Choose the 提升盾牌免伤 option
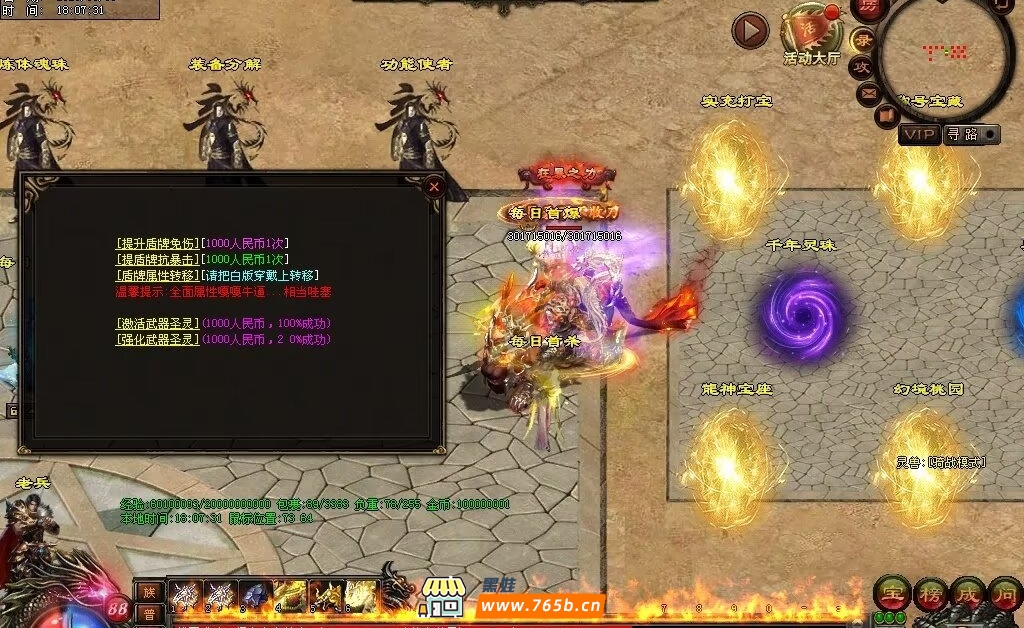The width and height of the screenshot is (1024, 628). 158,243
